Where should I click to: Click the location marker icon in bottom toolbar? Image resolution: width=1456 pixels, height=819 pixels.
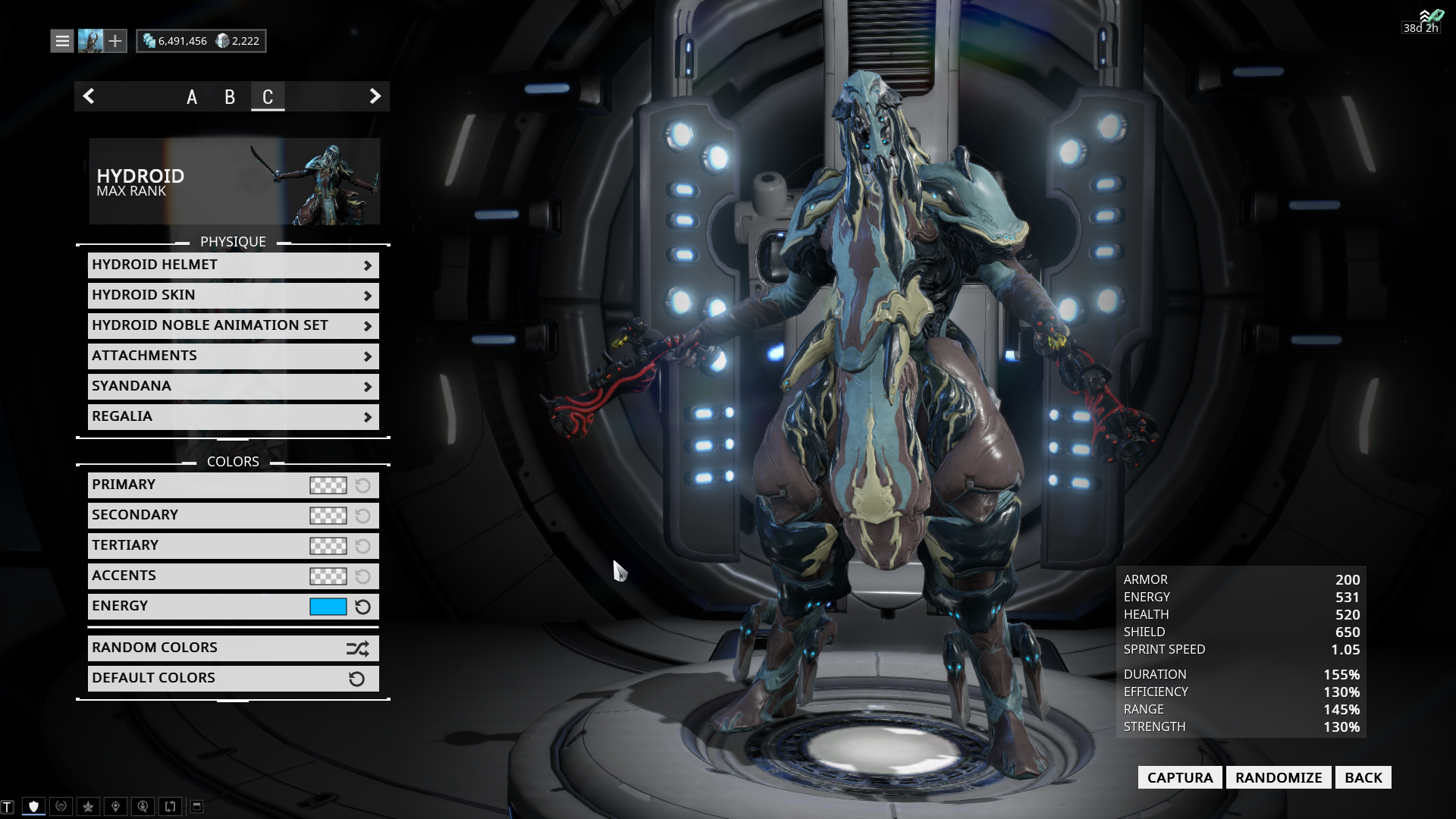(x=115, y=806)
